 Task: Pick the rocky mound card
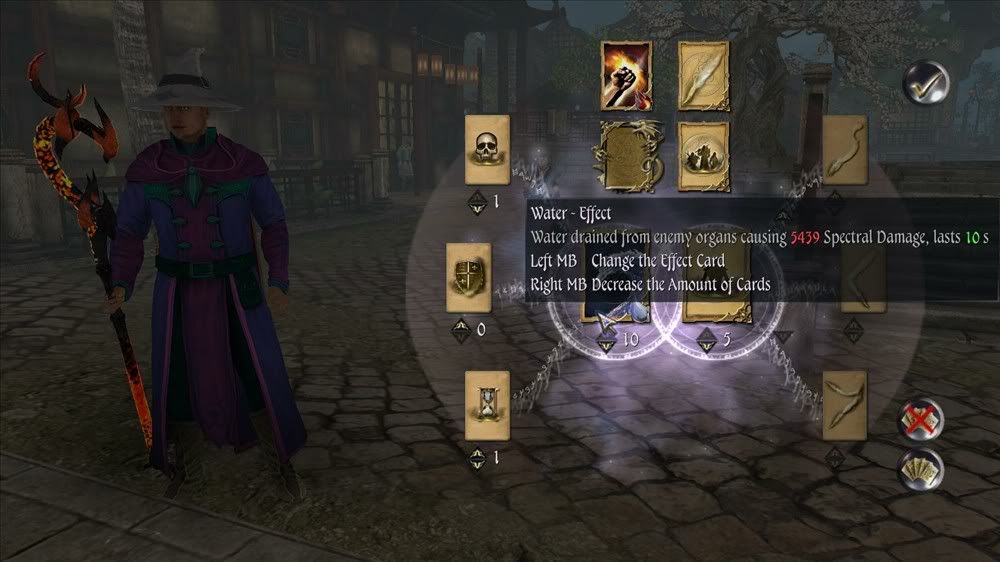point(703,156)
